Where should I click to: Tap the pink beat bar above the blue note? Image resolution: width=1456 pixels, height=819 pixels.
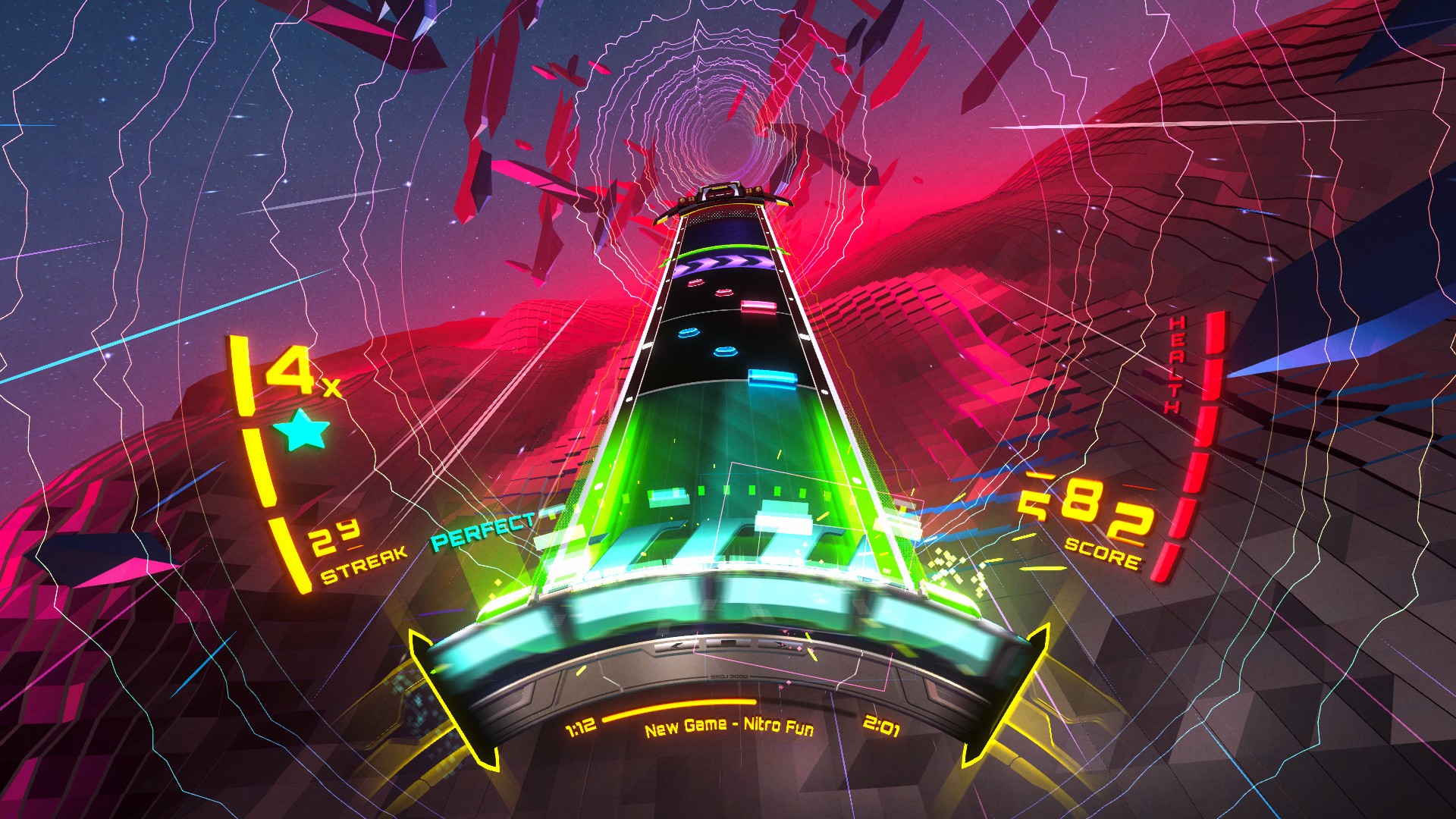(x=758, y=309)
